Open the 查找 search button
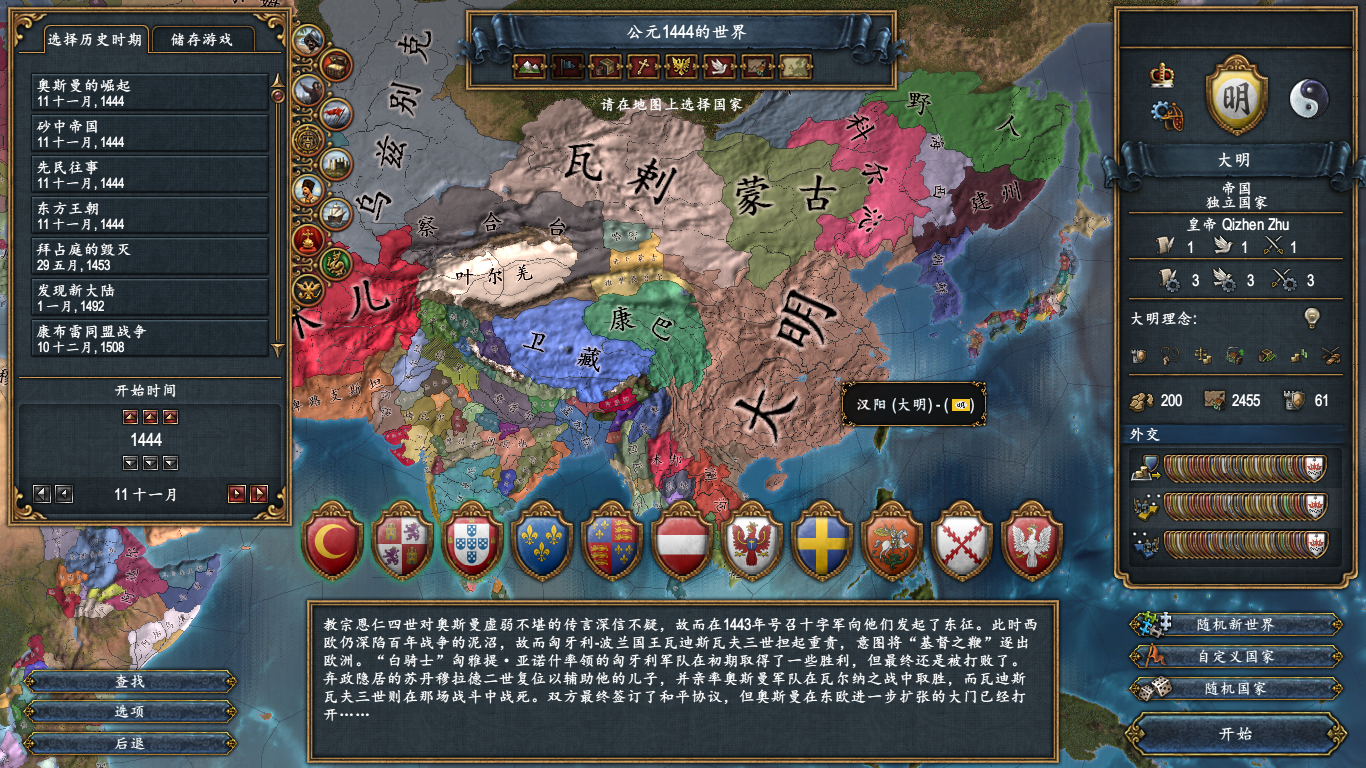Screen dimensions: 1366x768 tap(130, 681)
